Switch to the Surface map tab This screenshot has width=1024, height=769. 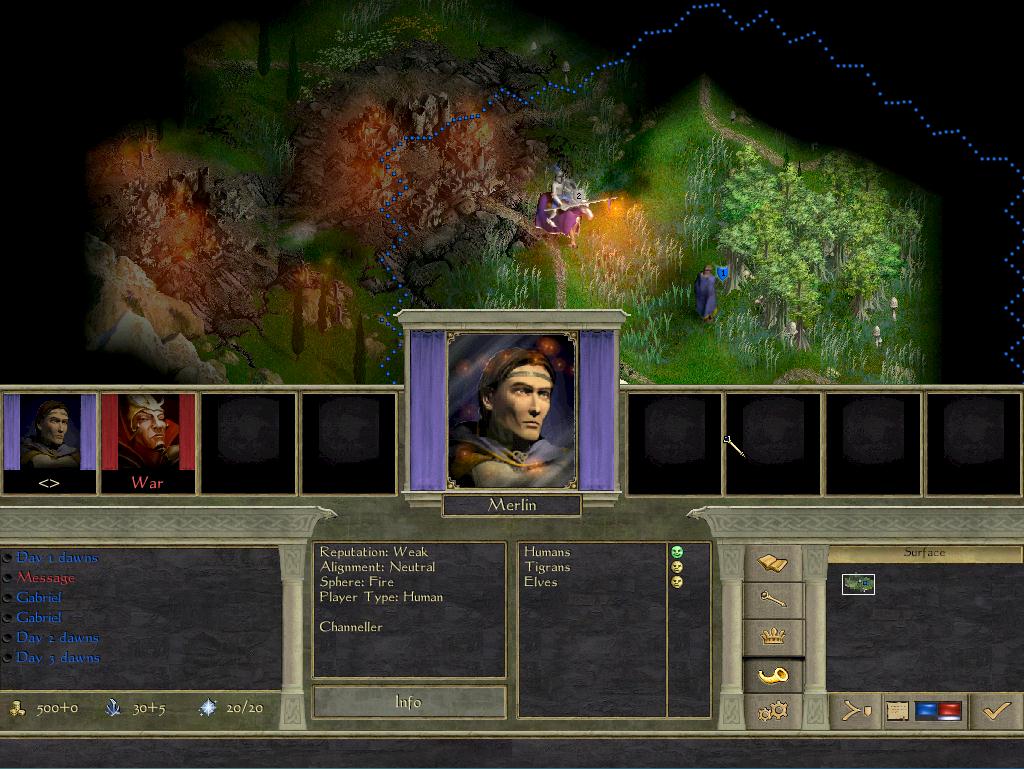[x=924, y=553]
